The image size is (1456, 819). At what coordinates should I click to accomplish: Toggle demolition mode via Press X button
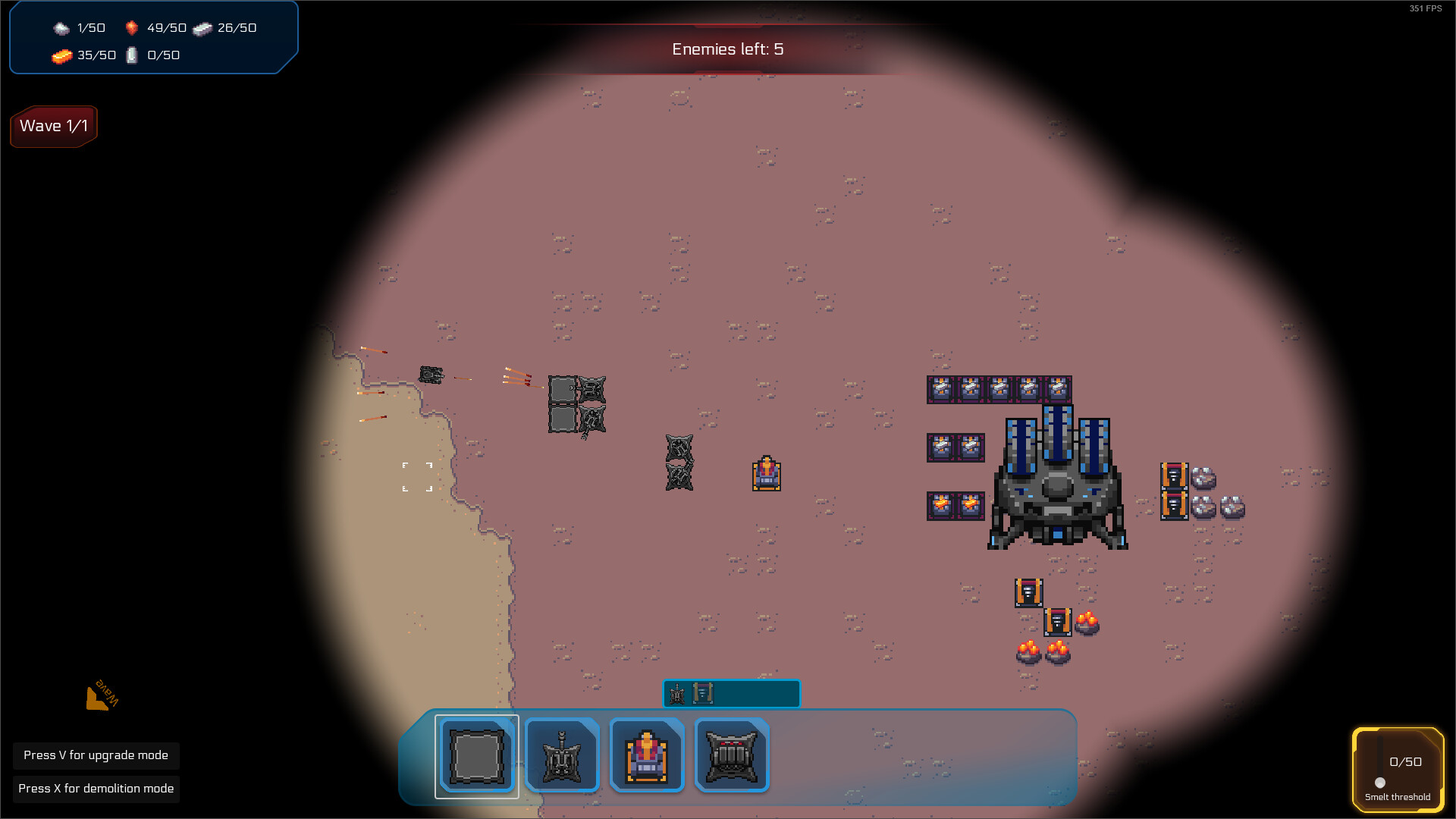click(96, 789)
